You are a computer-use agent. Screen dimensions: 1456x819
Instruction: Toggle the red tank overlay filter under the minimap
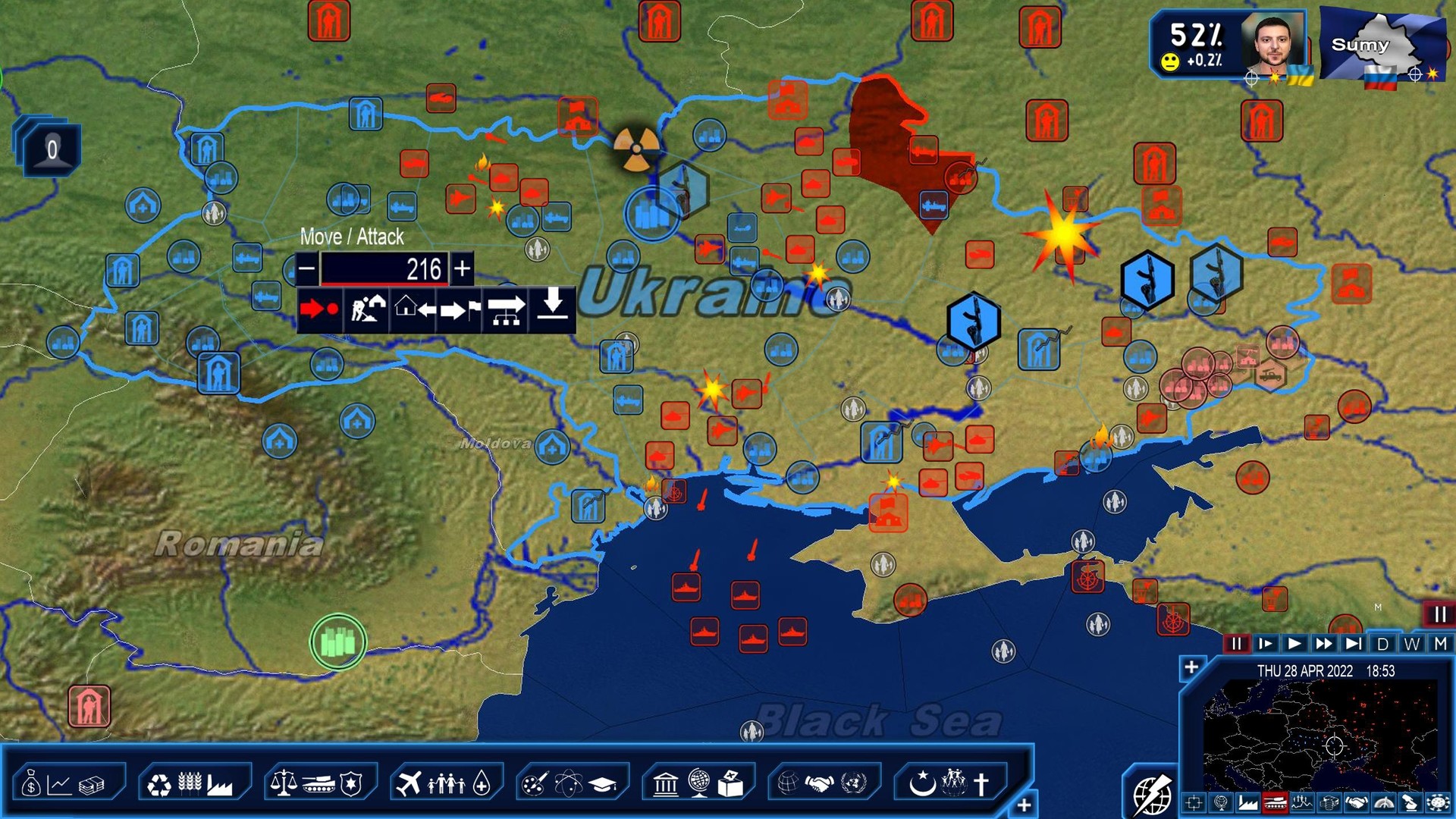pyautogui.click(x=1276, y=804)
